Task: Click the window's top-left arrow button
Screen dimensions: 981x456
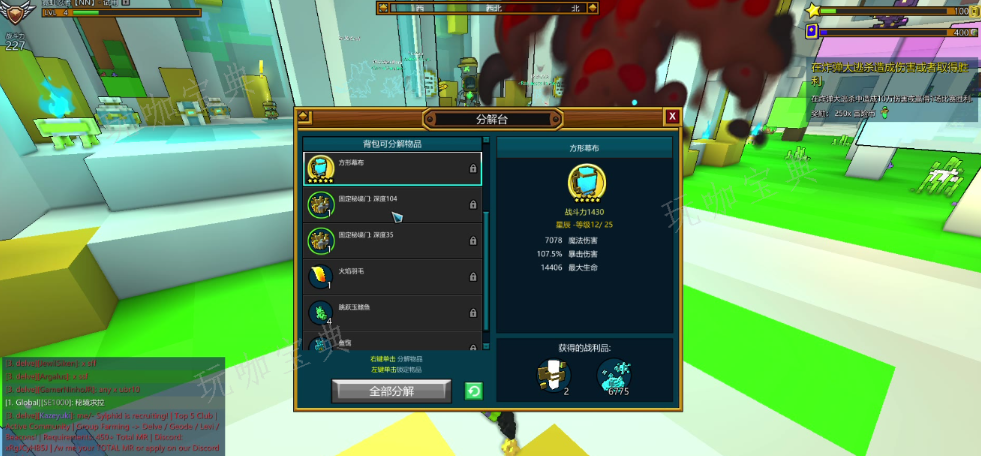Action: pos(304,117)
